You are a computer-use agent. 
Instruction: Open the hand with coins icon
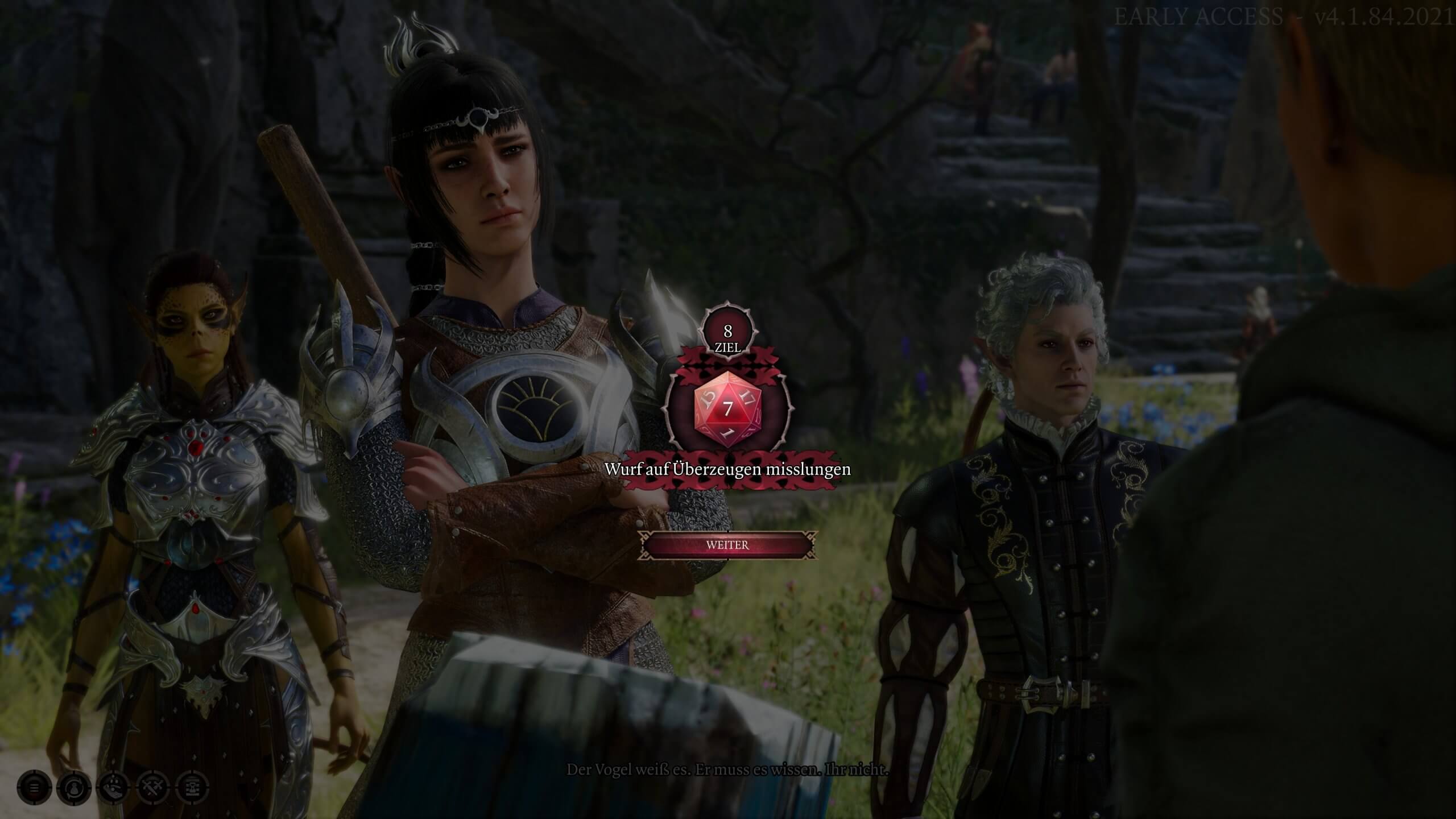click(114, 788)
